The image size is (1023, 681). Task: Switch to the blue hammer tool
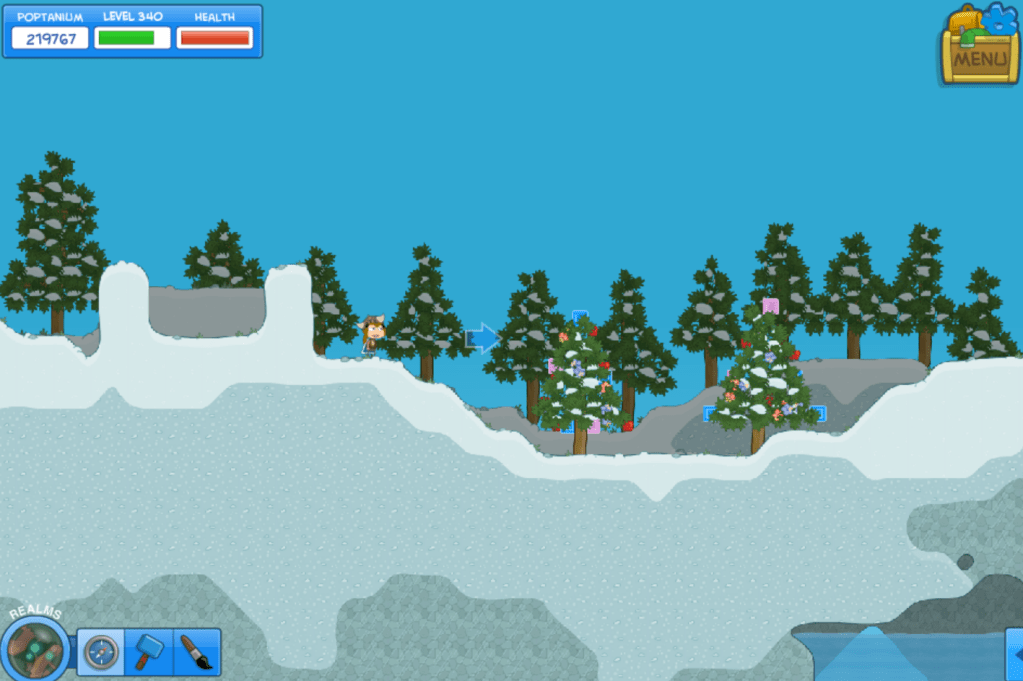pyautogui.click(x=148, y=653)
